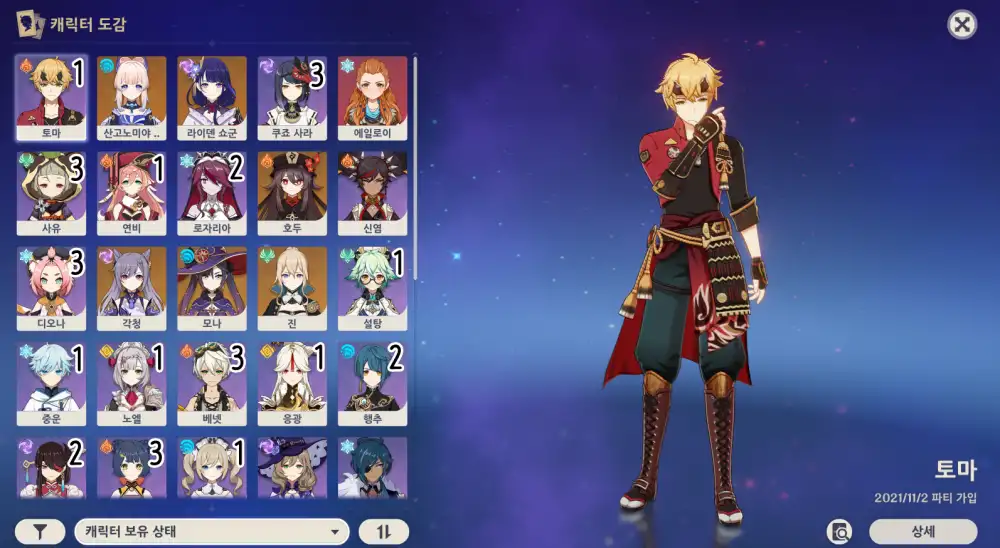The image size is (1000, 548).
Task: Open the character filter funnel button
Action: pos(41,531)
